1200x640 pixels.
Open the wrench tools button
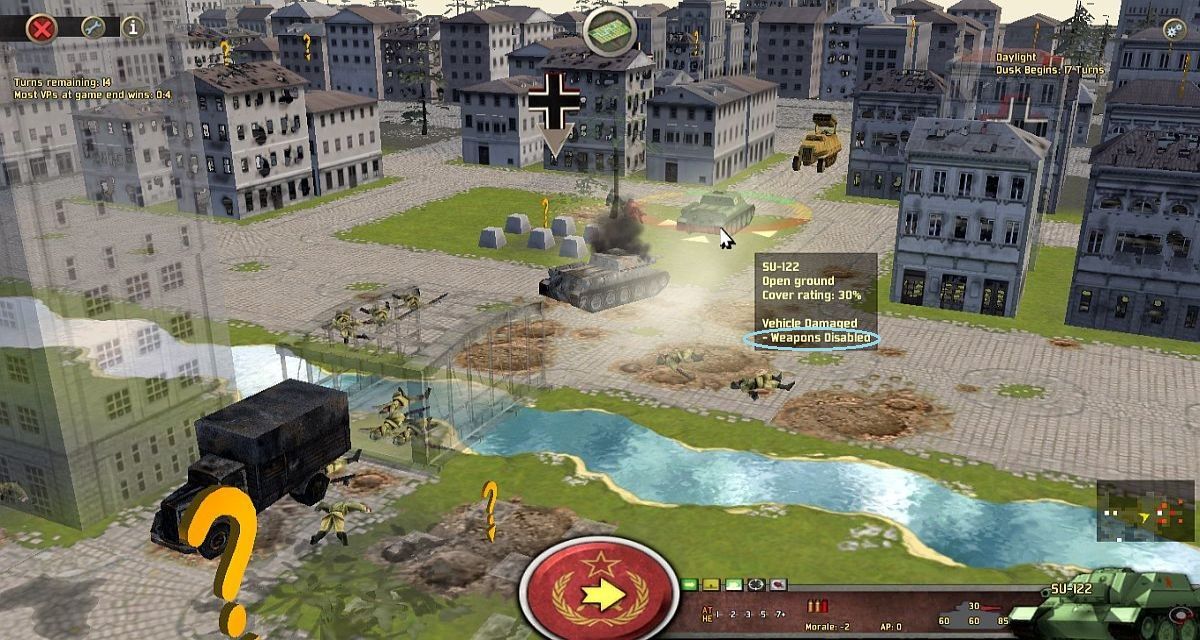coord(93,28)
